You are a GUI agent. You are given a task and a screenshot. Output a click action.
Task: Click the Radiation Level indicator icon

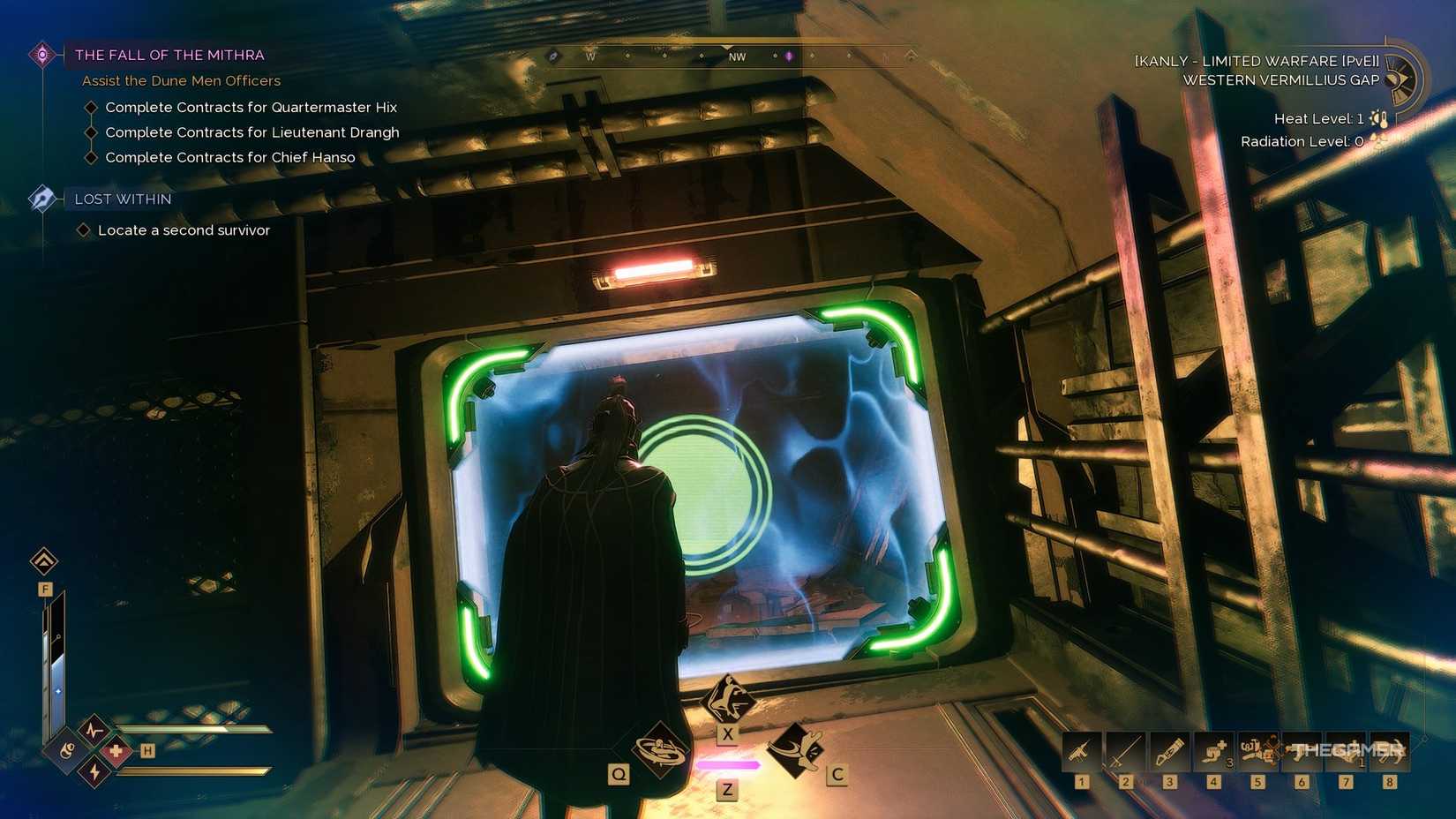coord(1376,140)
